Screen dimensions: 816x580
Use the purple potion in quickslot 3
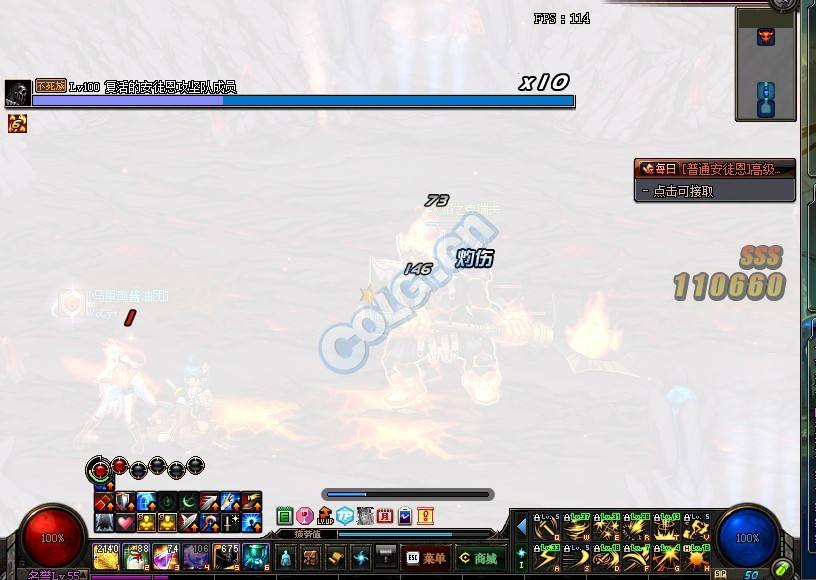[x=166, y=557]
